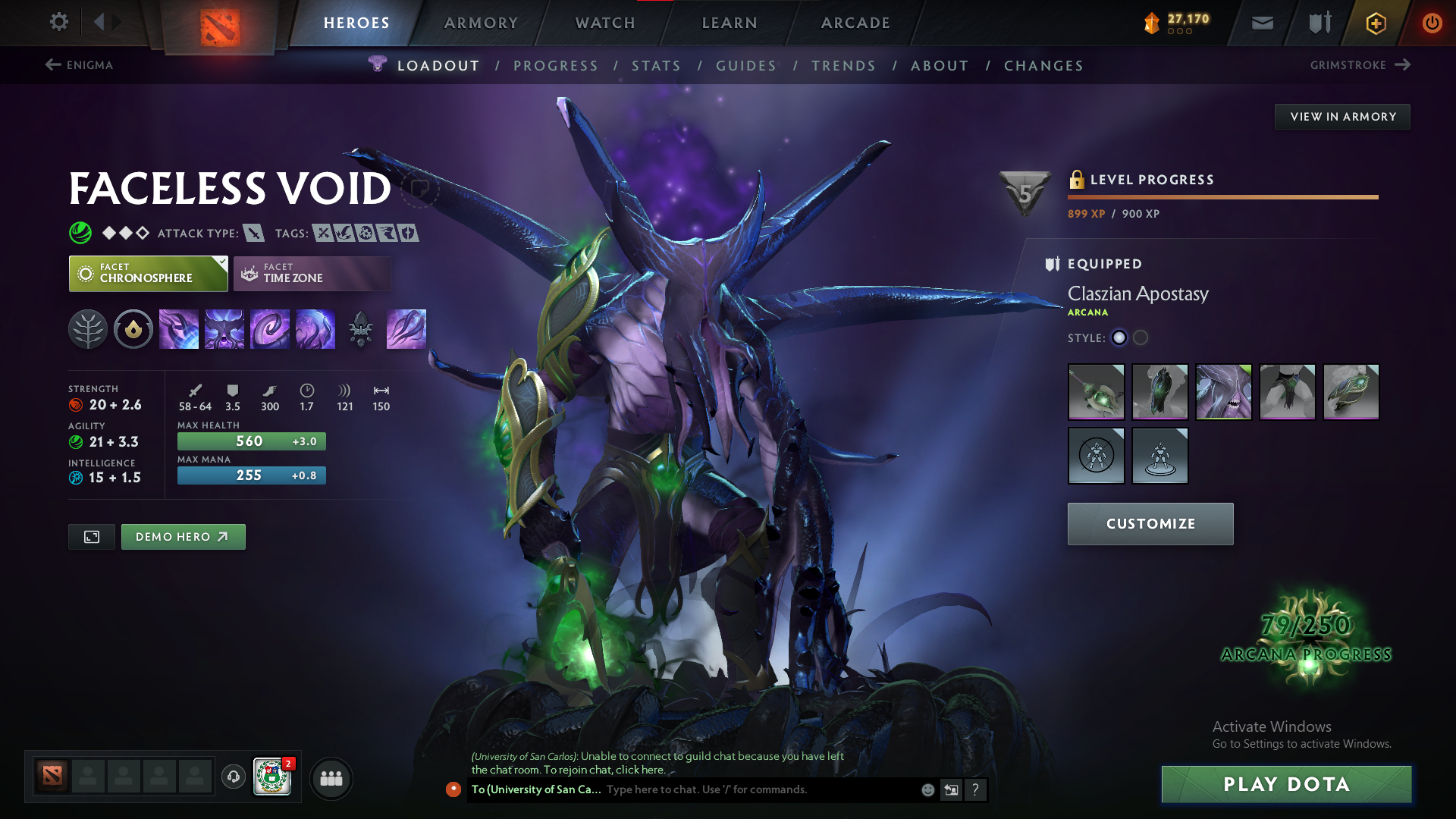Click the DEMO HERO button
This screenshot has height=819, width=1456.
click(183, 536)
